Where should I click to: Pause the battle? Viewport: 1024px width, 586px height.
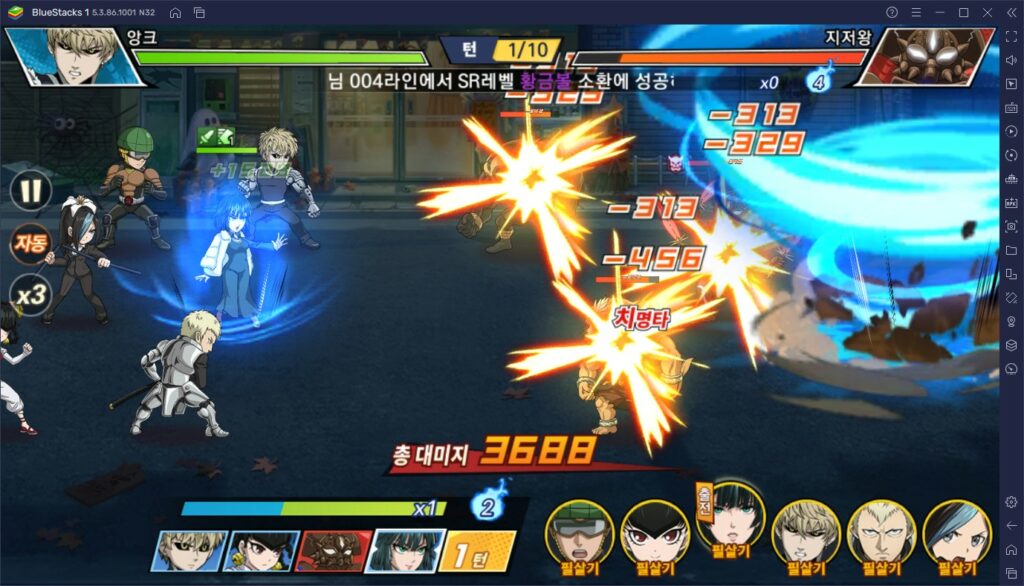30,189
